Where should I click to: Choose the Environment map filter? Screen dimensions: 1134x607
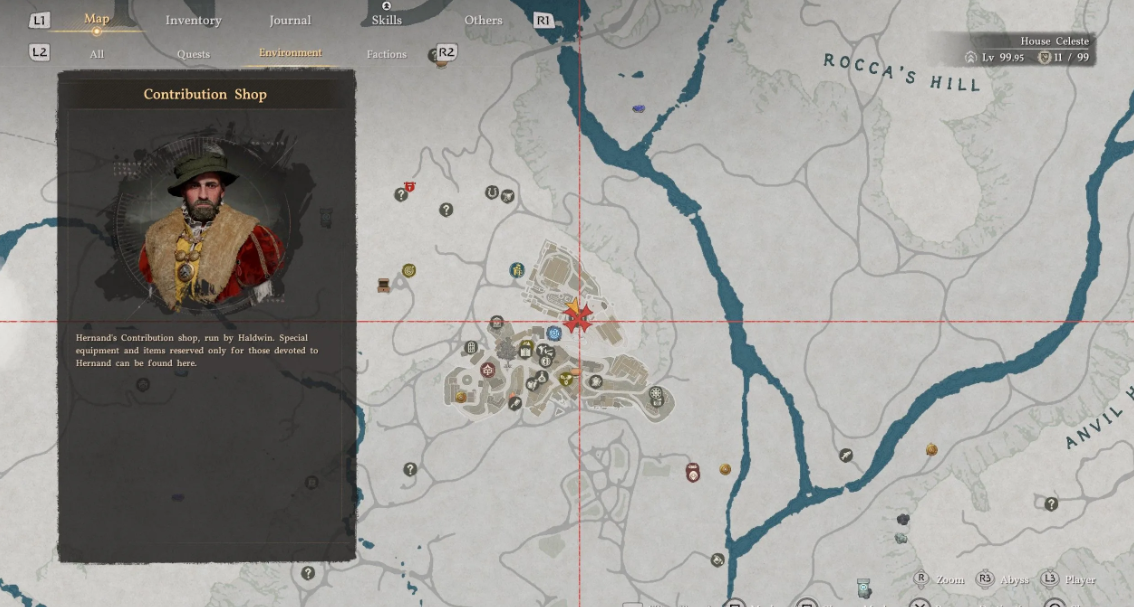pyautogui.click(x=290, y=53)
